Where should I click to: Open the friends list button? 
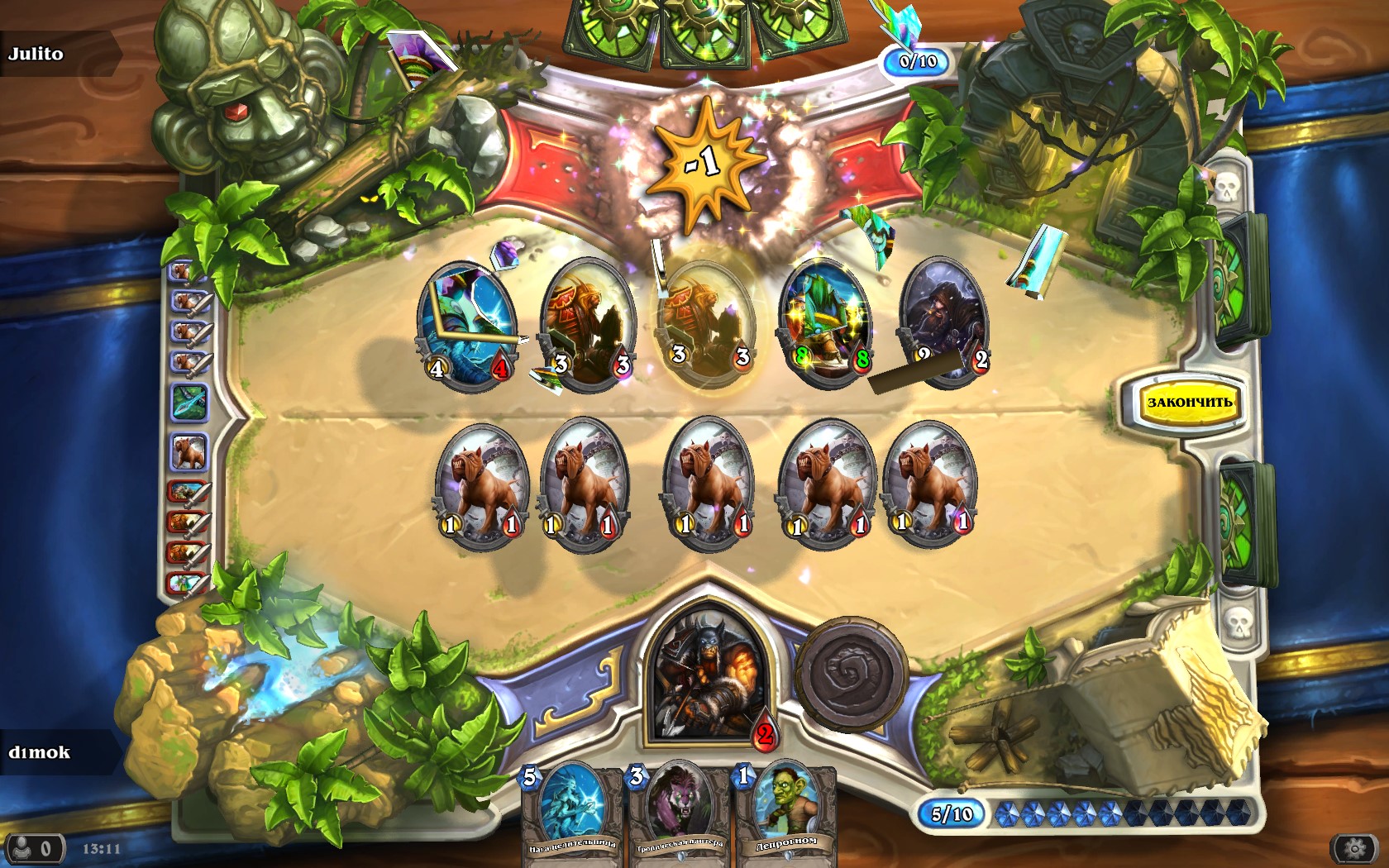click(33, 849)
